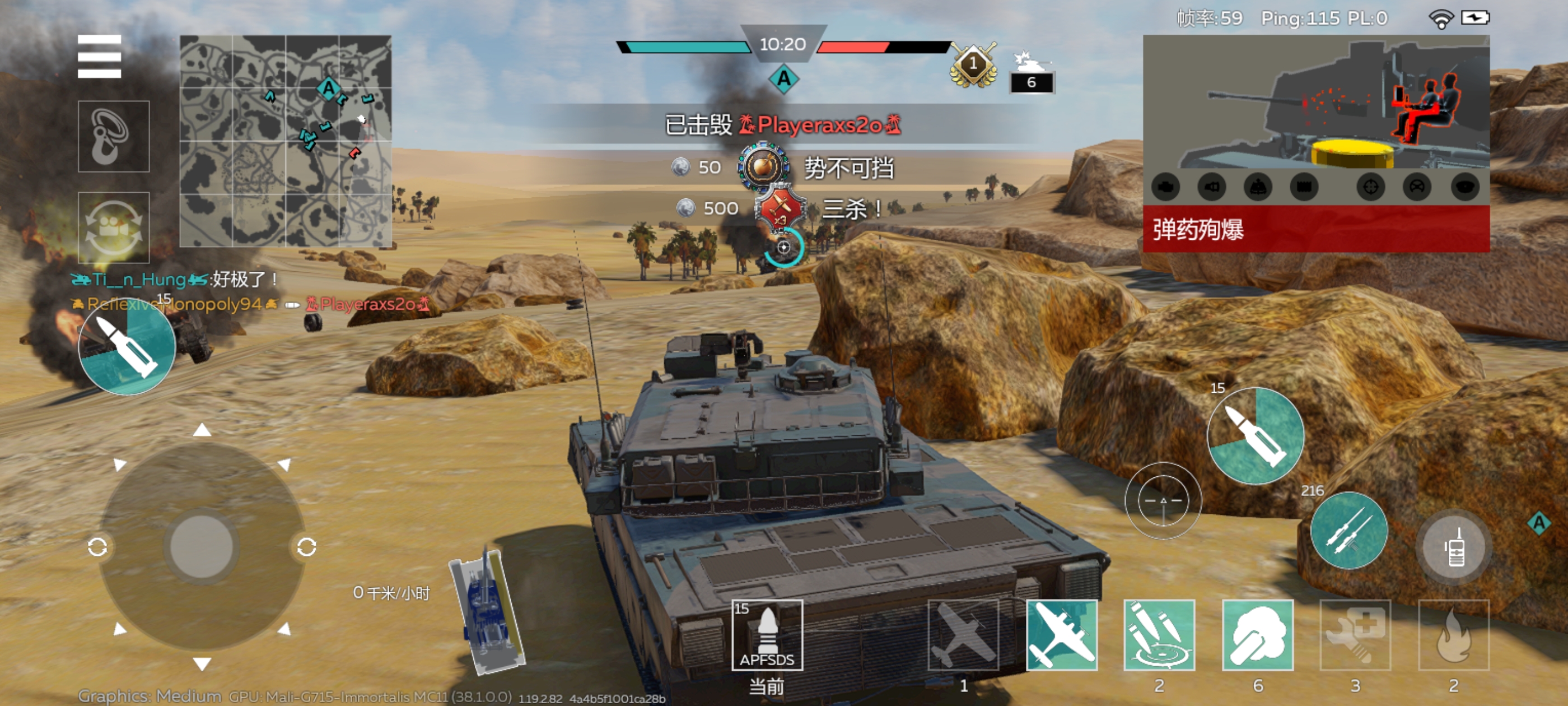1568x706 pixels.
Task: Call the bomber airstrike
Action: [1062, 635]
